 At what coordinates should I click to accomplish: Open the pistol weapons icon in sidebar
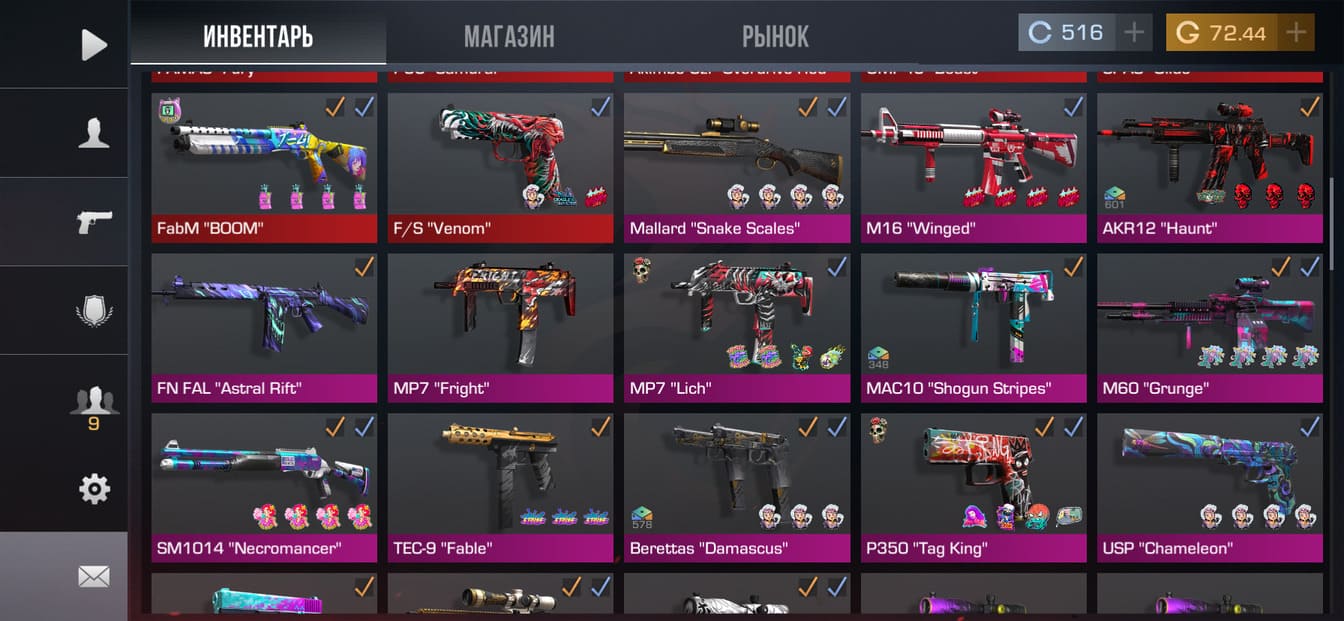[x=93, y=221]
